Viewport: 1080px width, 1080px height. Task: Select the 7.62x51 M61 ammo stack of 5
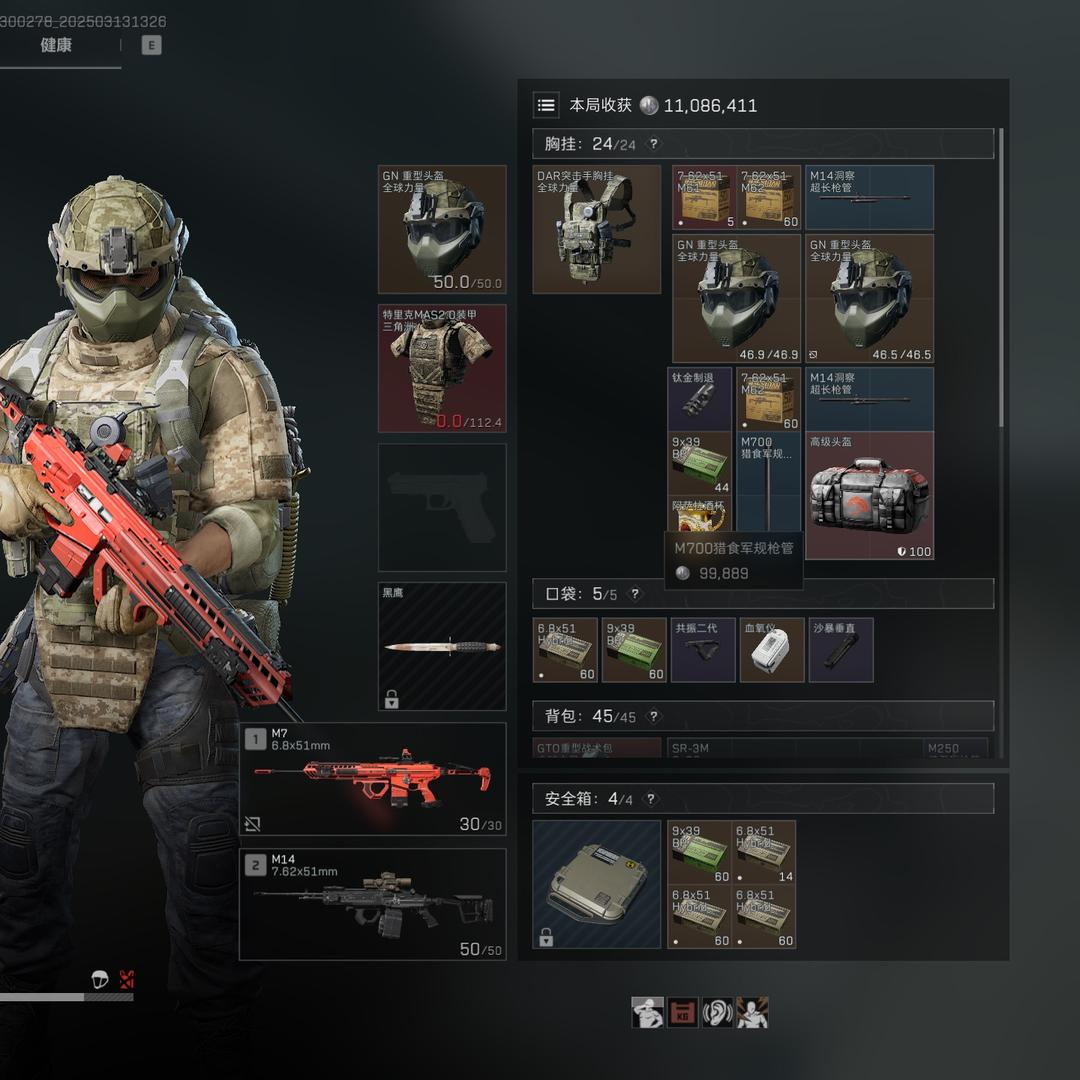704,198
